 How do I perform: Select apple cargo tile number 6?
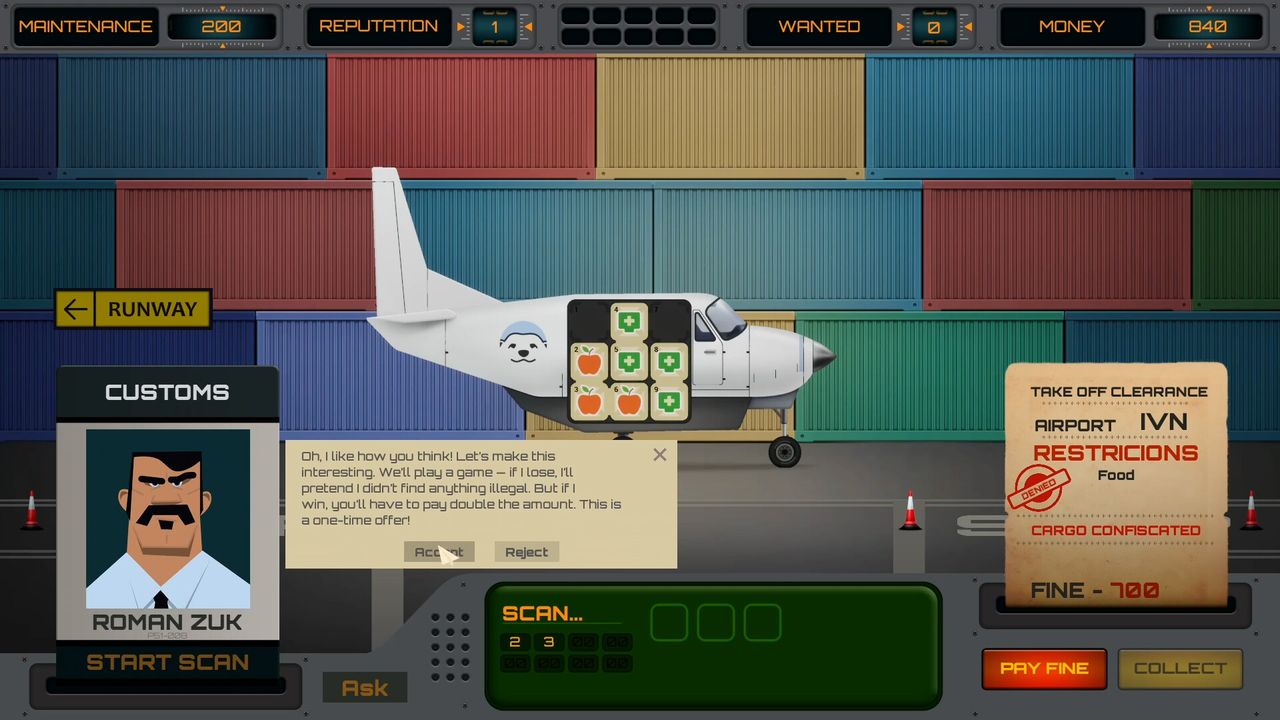click(628, 401)
